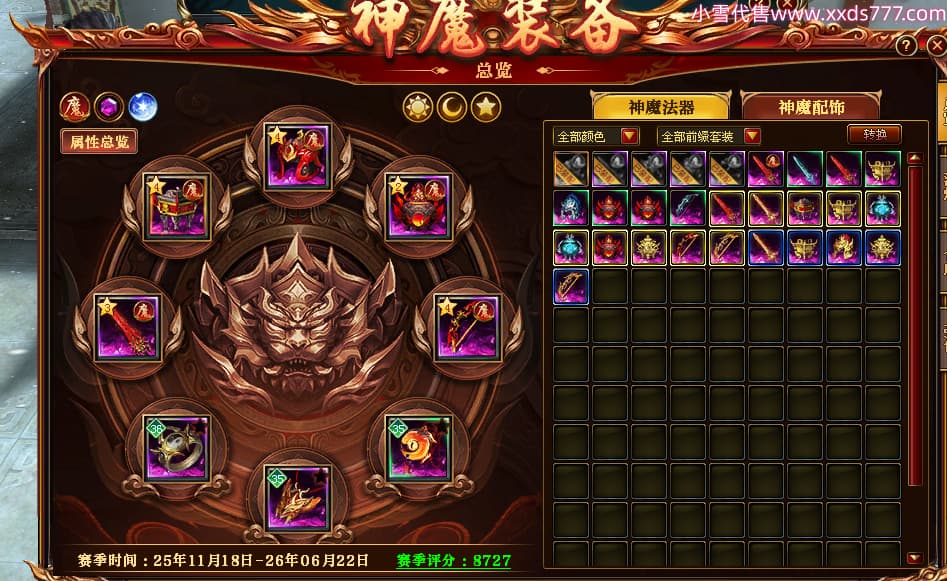
Task: Select the red 魔 emblem icon
Action: [x=75, y=106]
